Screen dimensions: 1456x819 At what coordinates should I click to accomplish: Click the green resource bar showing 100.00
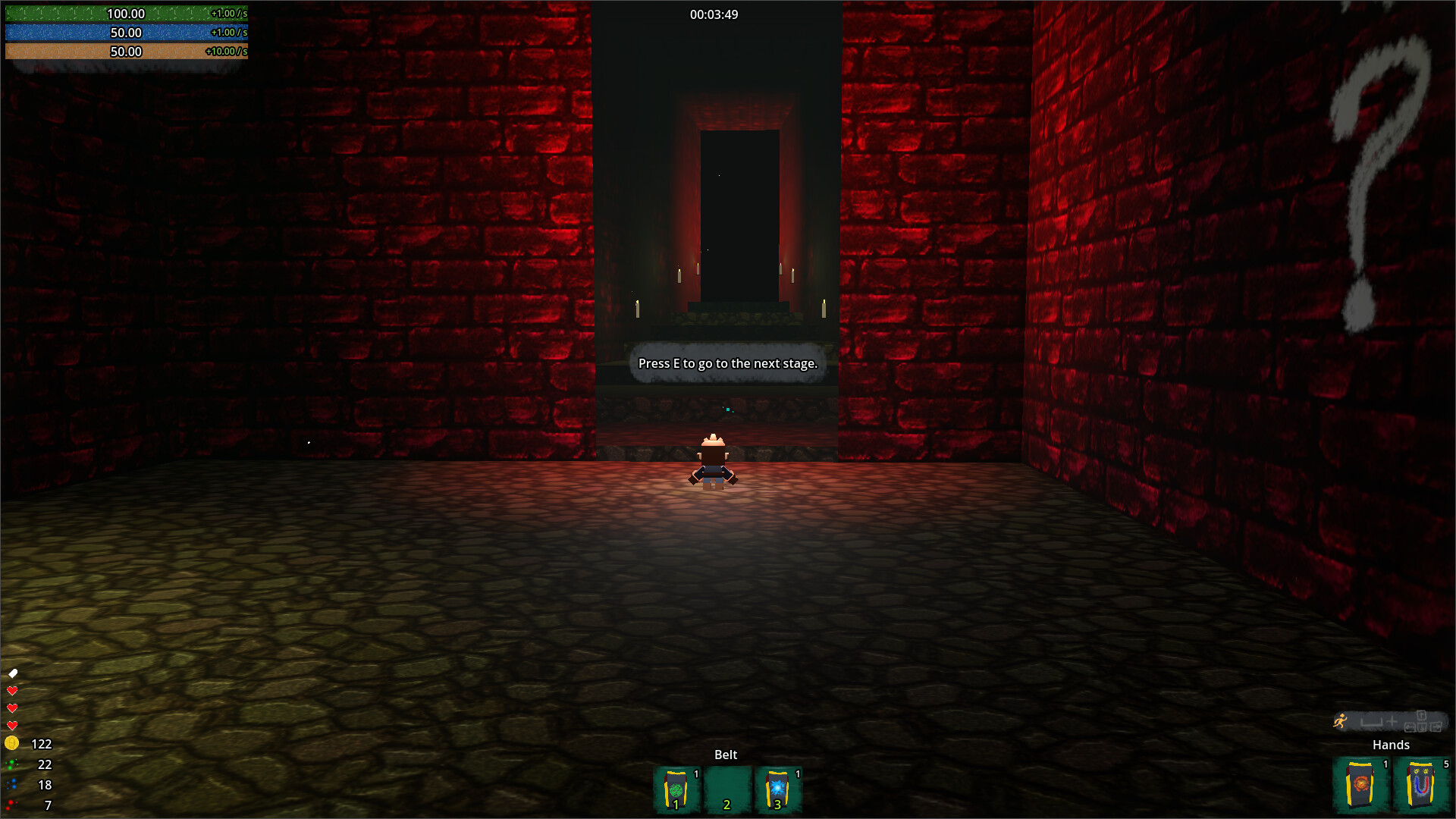pyautogui.click(x=125, y=14)
